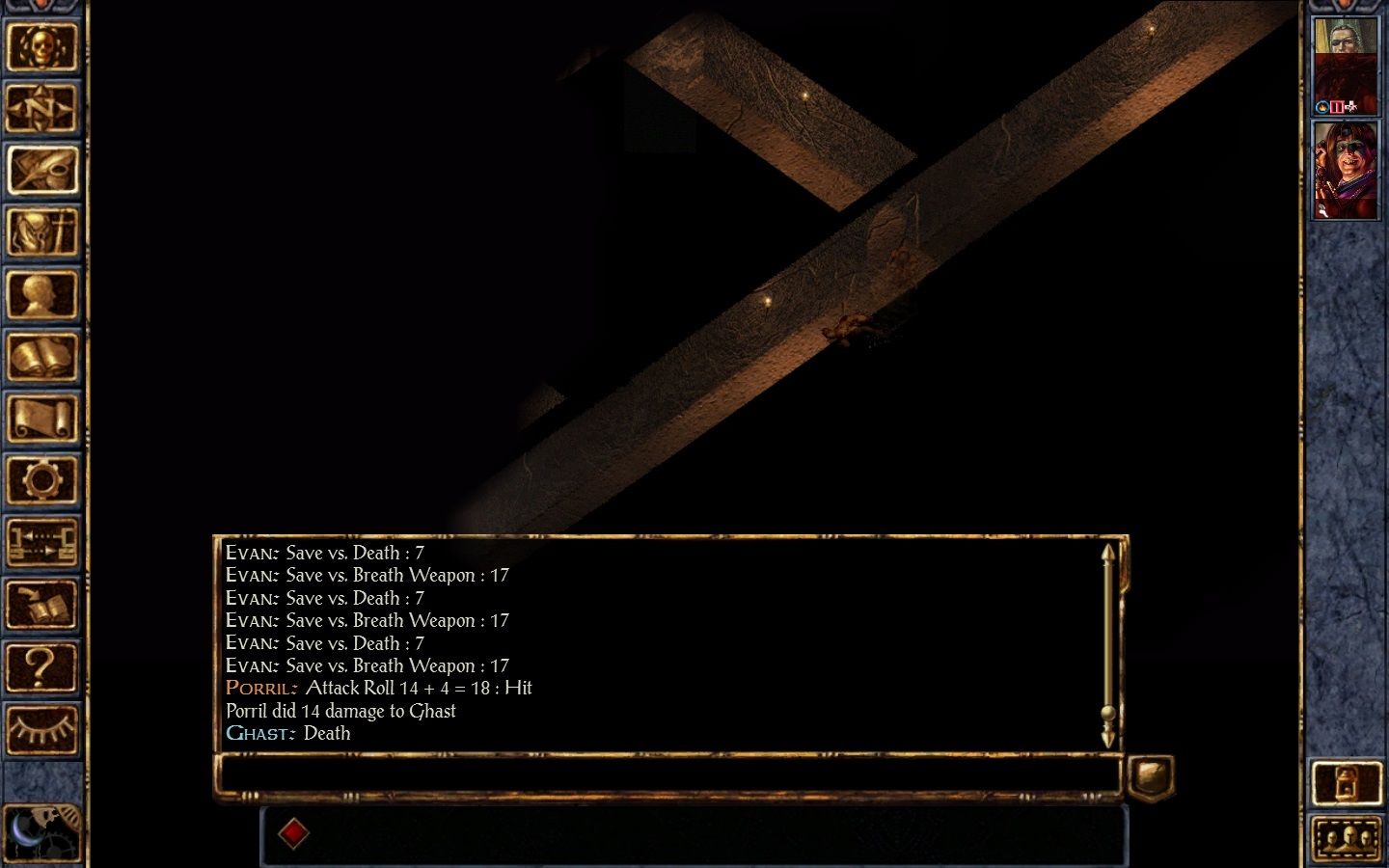This screenshot has width=1389, height=868.
Task: Open help via the question mark icon
Action: pos(44,666)
